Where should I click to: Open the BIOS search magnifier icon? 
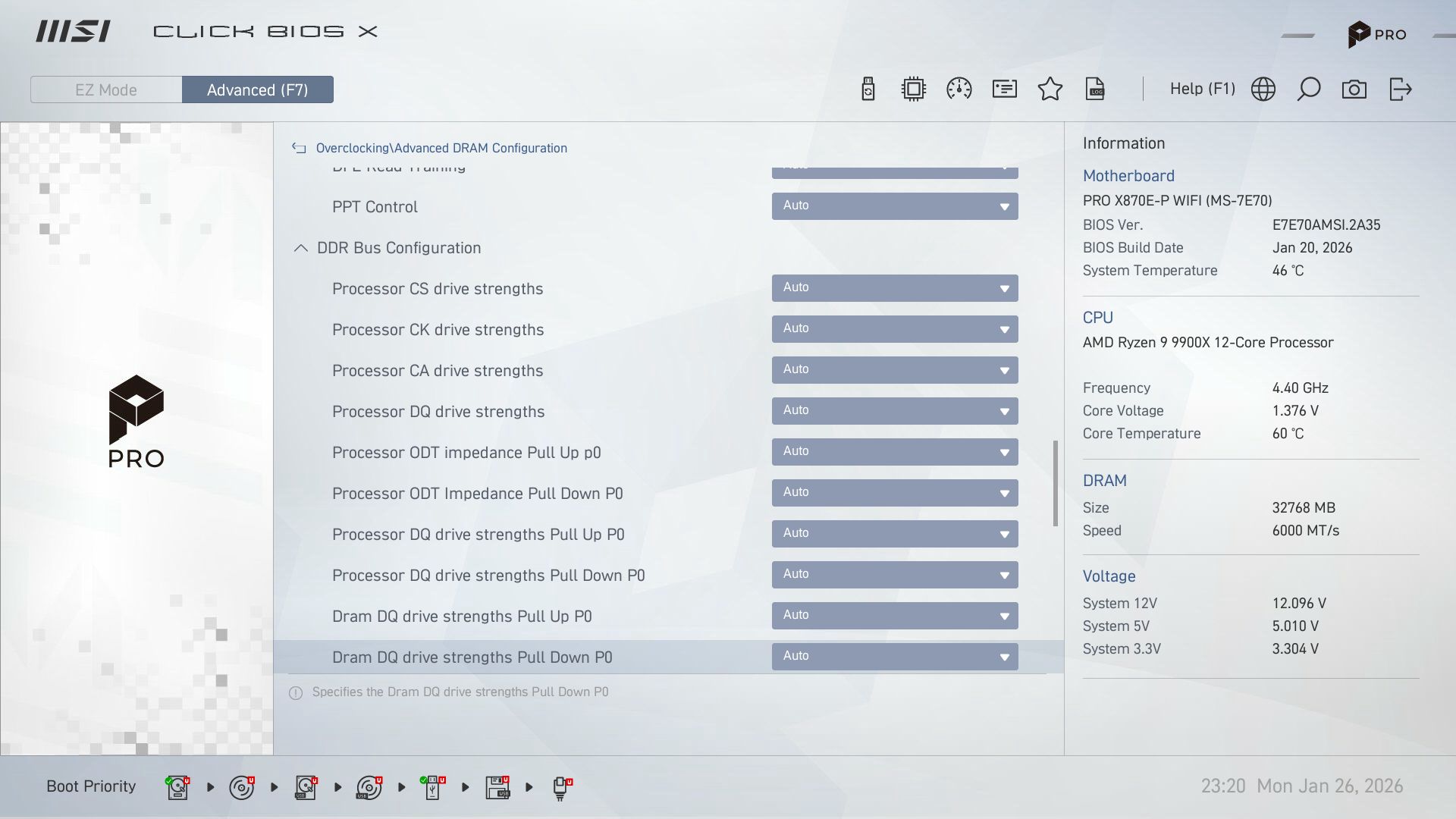click(x=1309, y=89)
